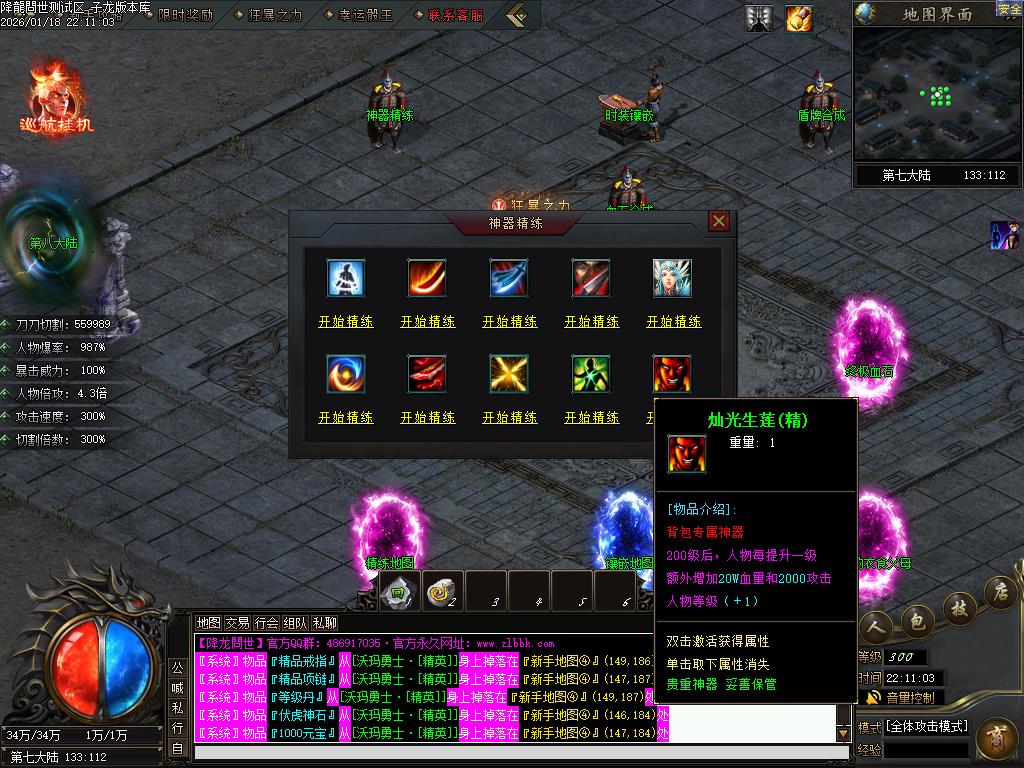
Task: Select the green figure artifact icon
Action: pyautogui.click(x=591, y=374)
